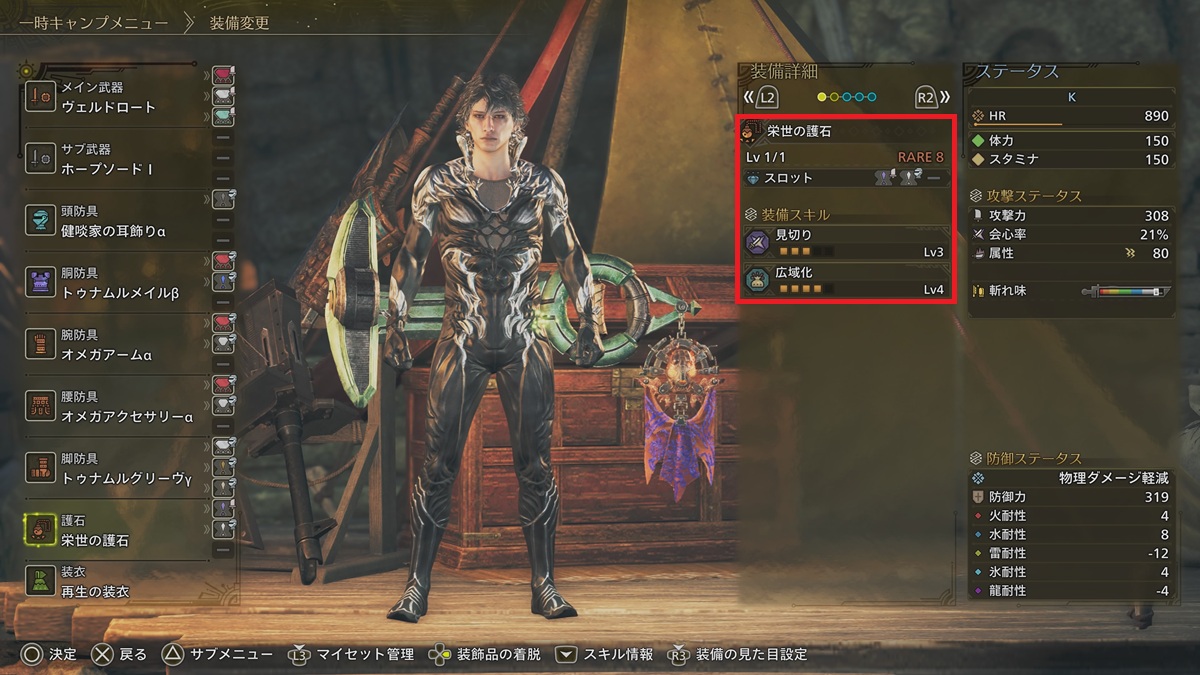The width and height of the screenshot is (1200, 675).
Task: Click the 栄世の護石 charm slot
Action: click(115, 531)
